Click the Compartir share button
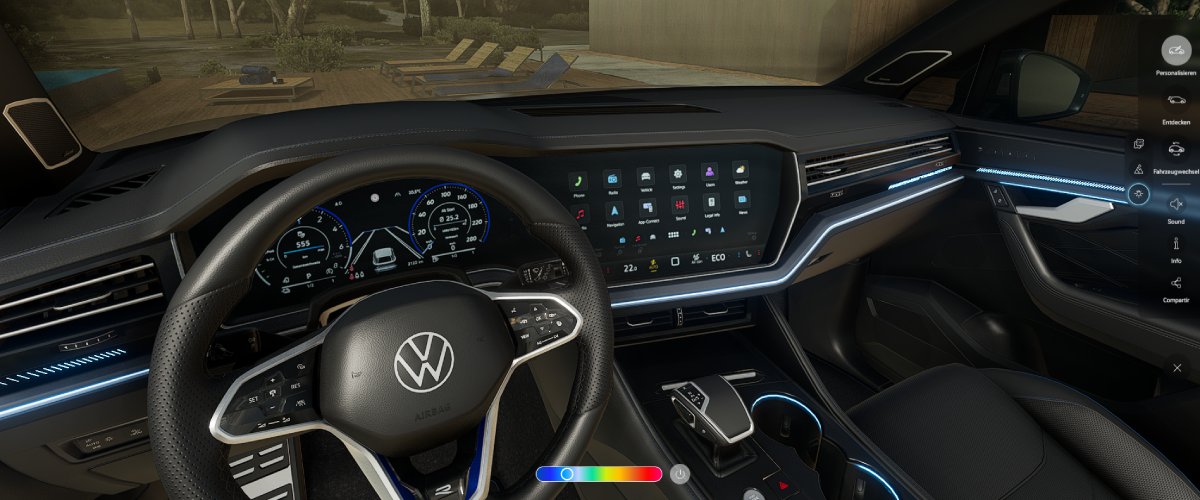The height and width of the screenshot is (500, 1200). point(1176,283)
